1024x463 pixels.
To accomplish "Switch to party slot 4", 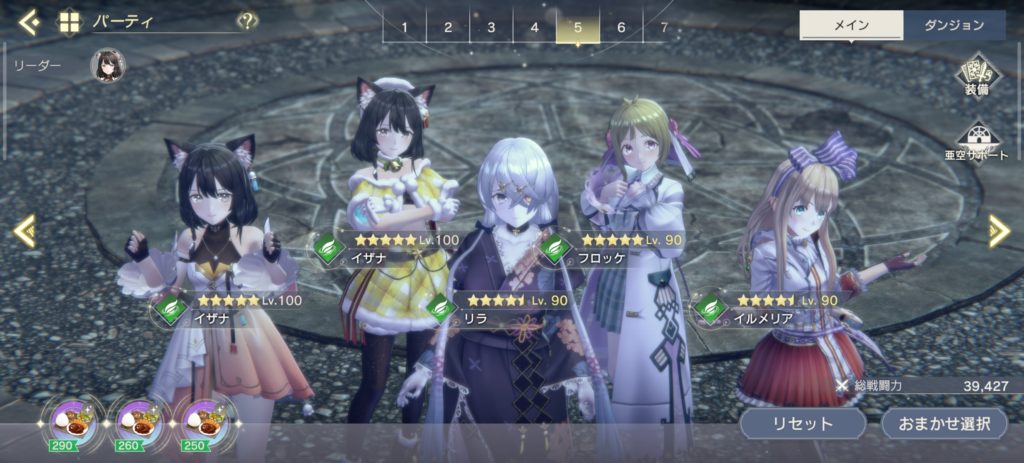I will 534,27.
